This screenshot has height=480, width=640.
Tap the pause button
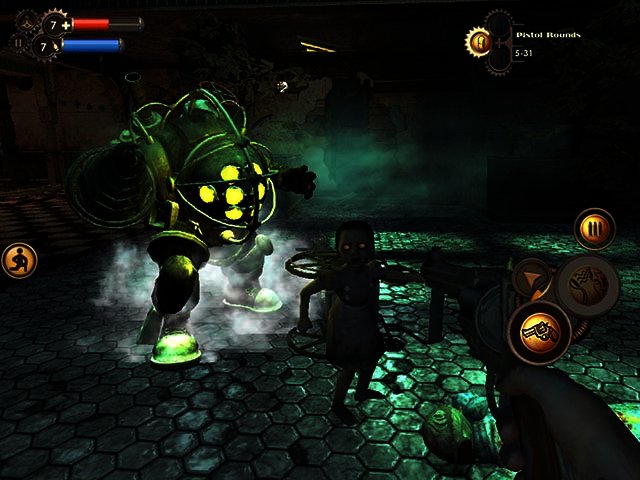click(x=17, y=44)
